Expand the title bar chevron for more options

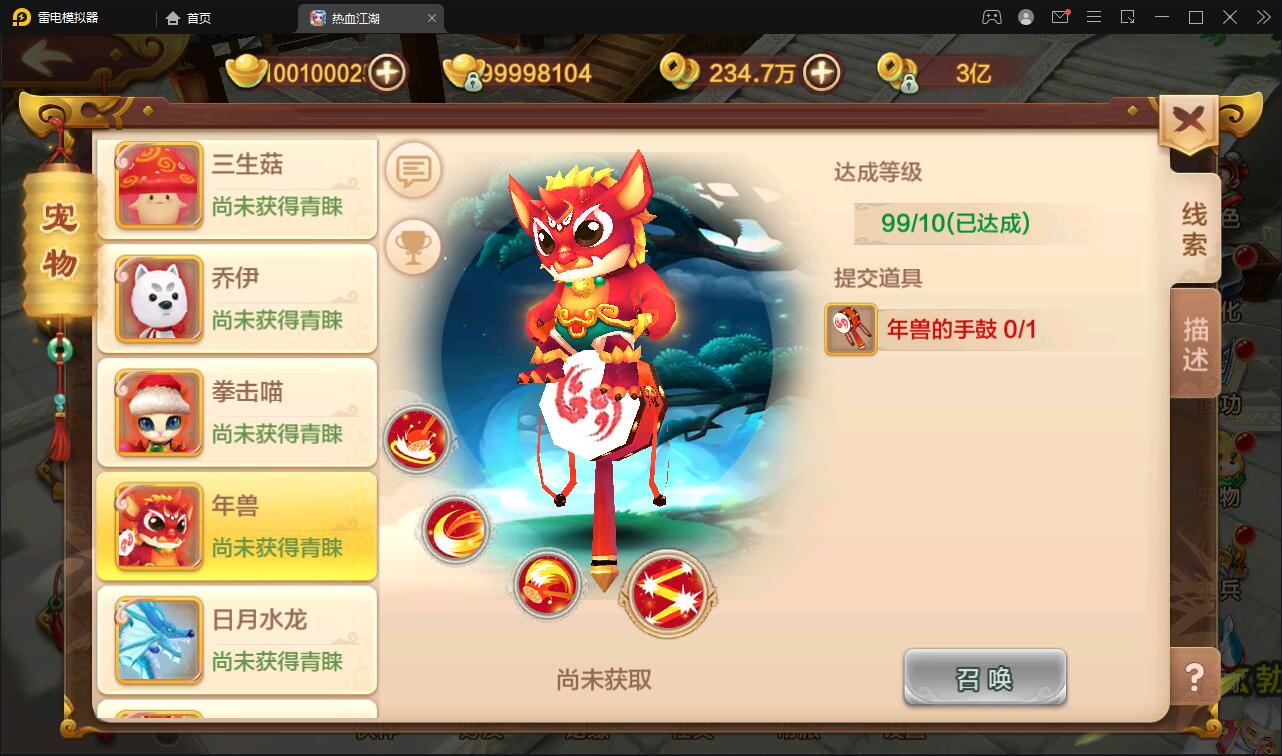[x=1263, y=17]
